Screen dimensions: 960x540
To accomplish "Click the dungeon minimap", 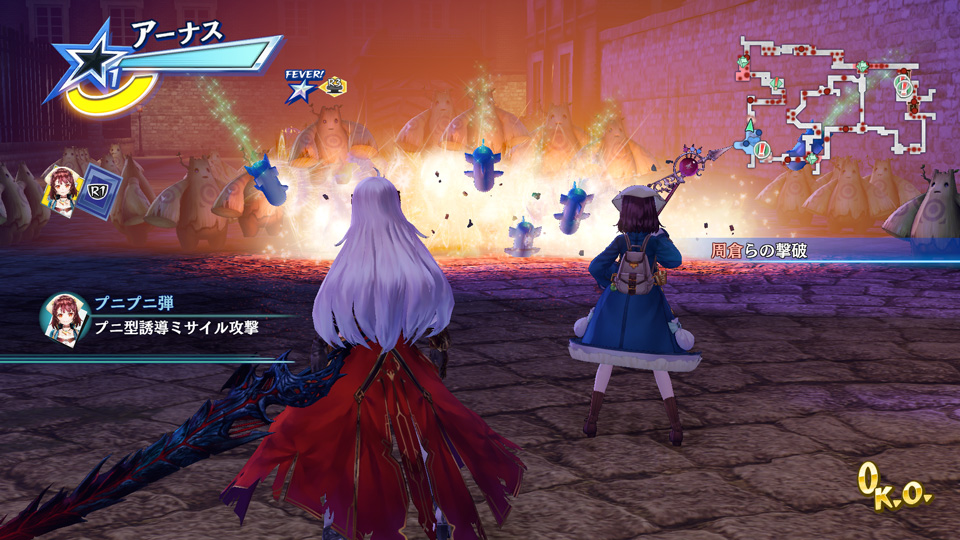I will click(838, 105).
